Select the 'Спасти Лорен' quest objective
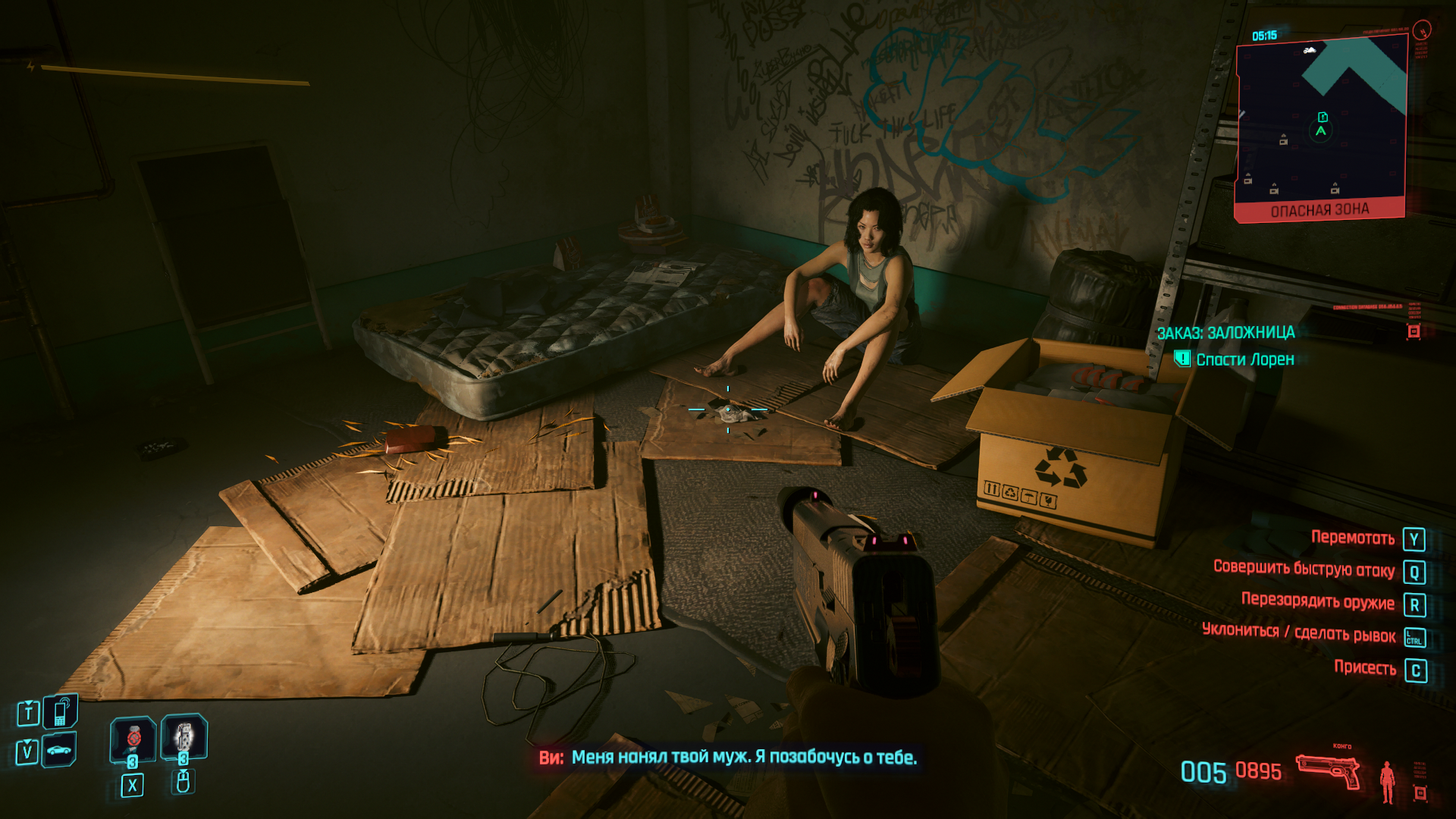This screenshot has height=819, width=1456. click(x=1244, y=359)
